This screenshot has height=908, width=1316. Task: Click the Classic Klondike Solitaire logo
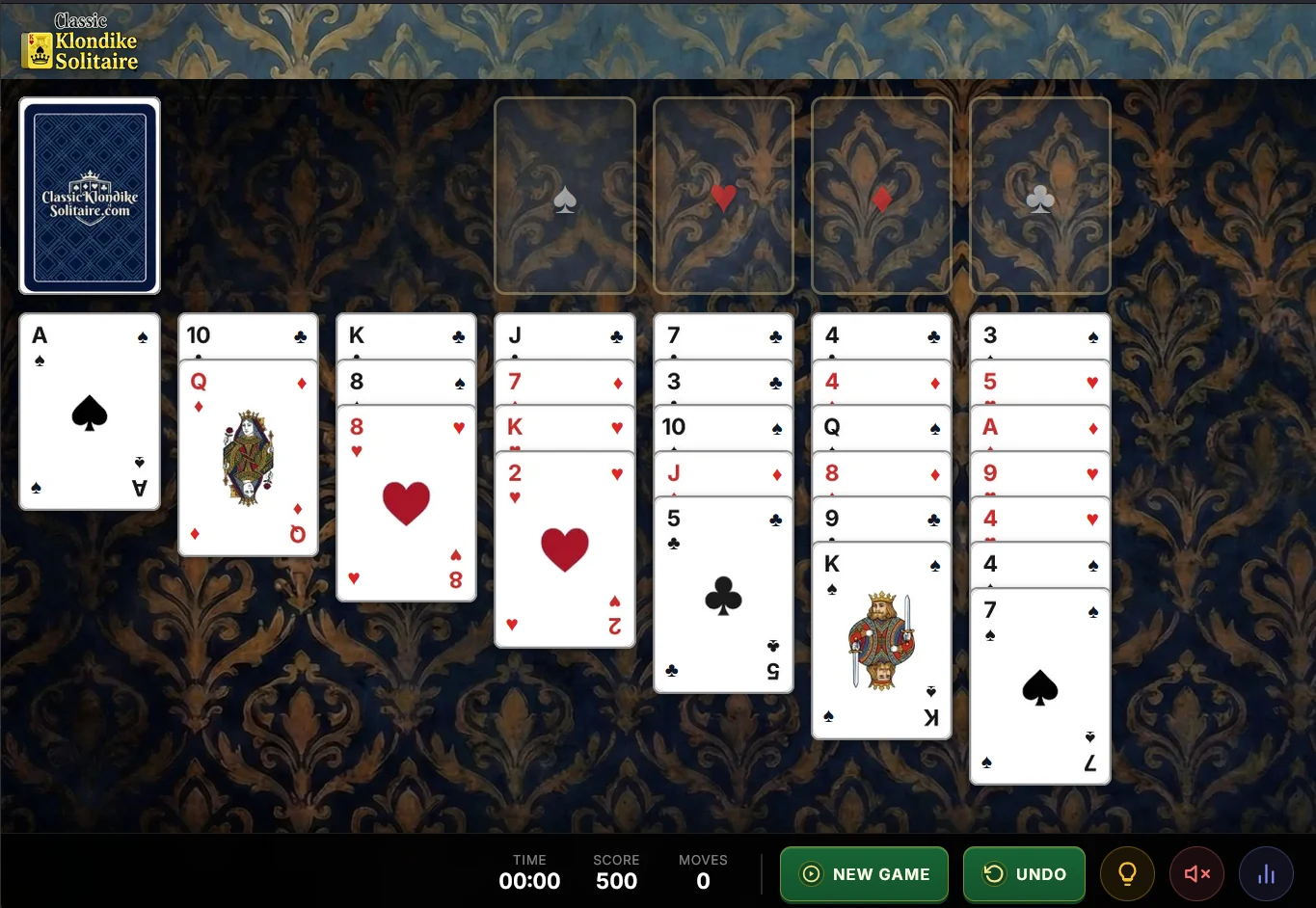pyautogui.click(x=78, y=40)
